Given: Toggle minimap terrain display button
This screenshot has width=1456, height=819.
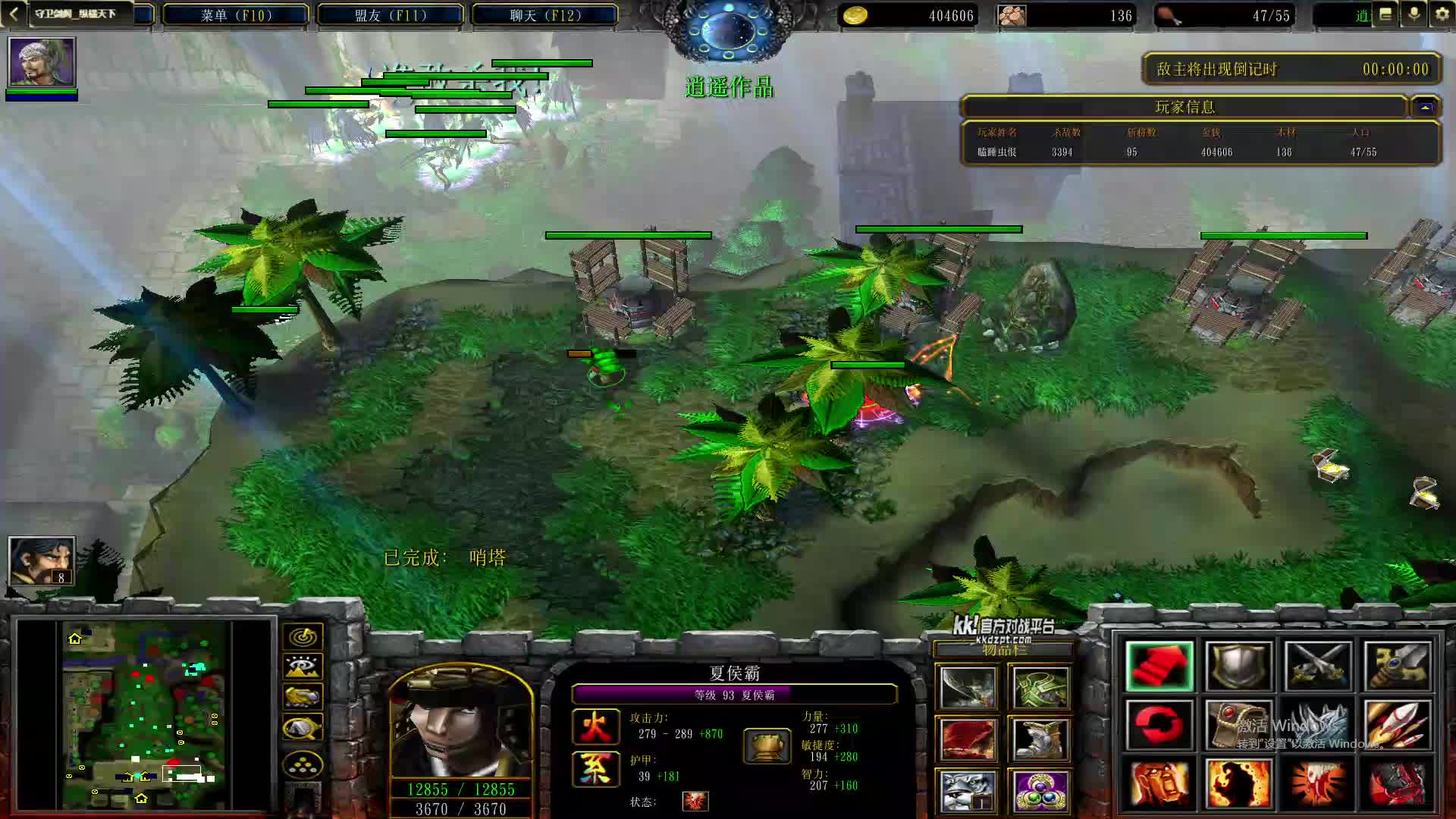Looking at the screenshot, I should (303, 667).
